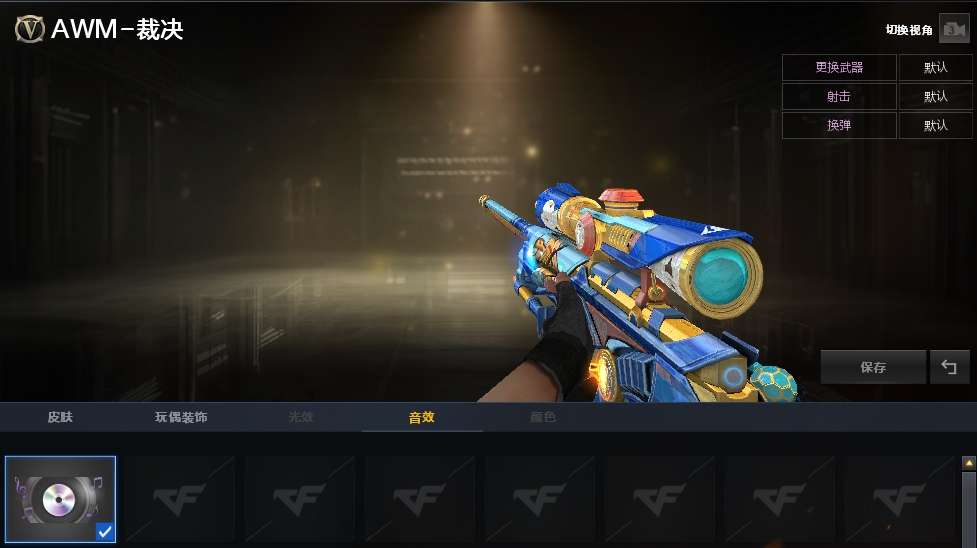Choose the 音效 tab
Image resolution: width=977 pixels, height=548 pixels.
421,417
